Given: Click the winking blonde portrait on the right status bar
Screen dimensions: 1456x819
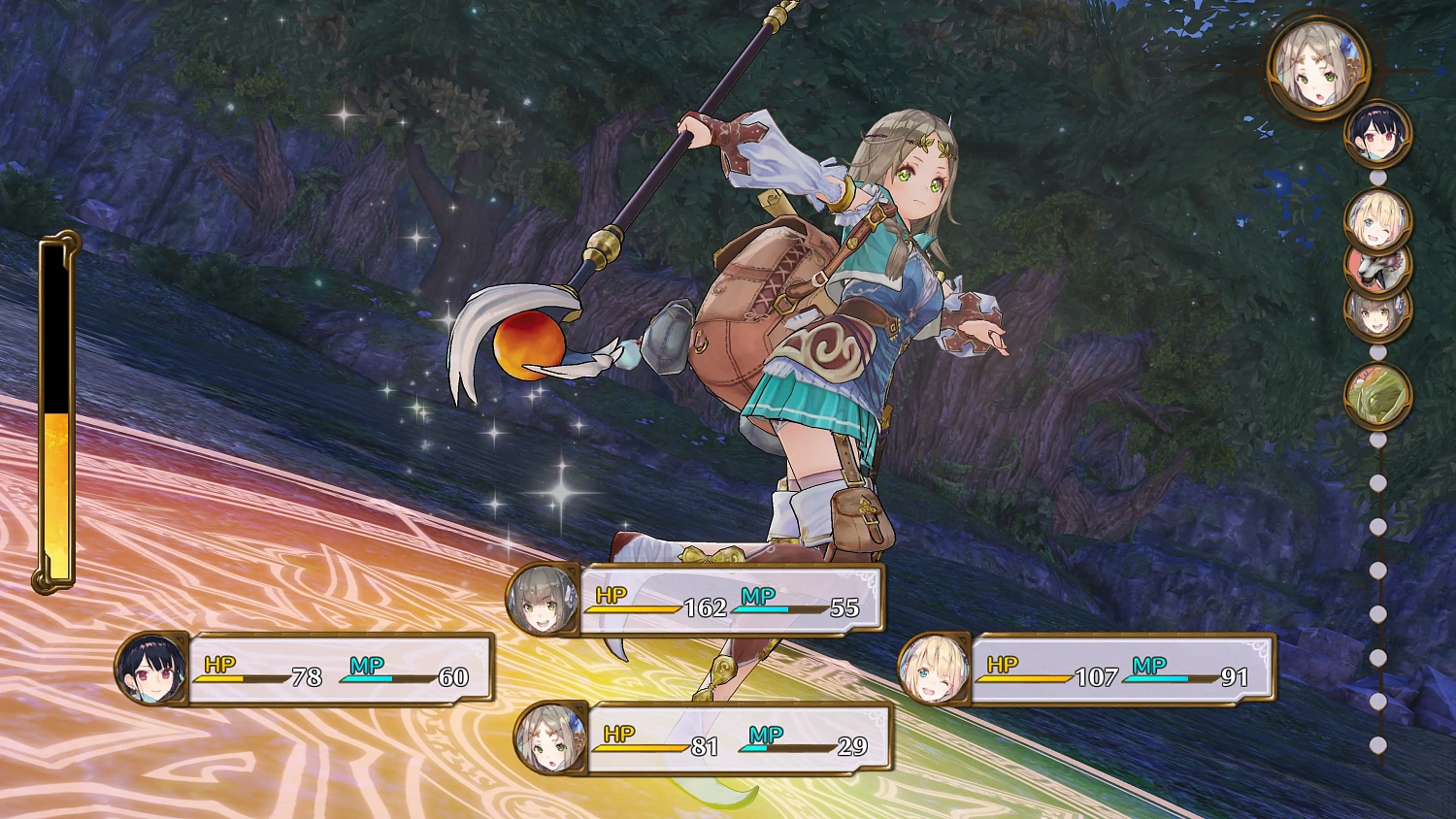Looking at the screenshot, I should click(x=935, y=668).
